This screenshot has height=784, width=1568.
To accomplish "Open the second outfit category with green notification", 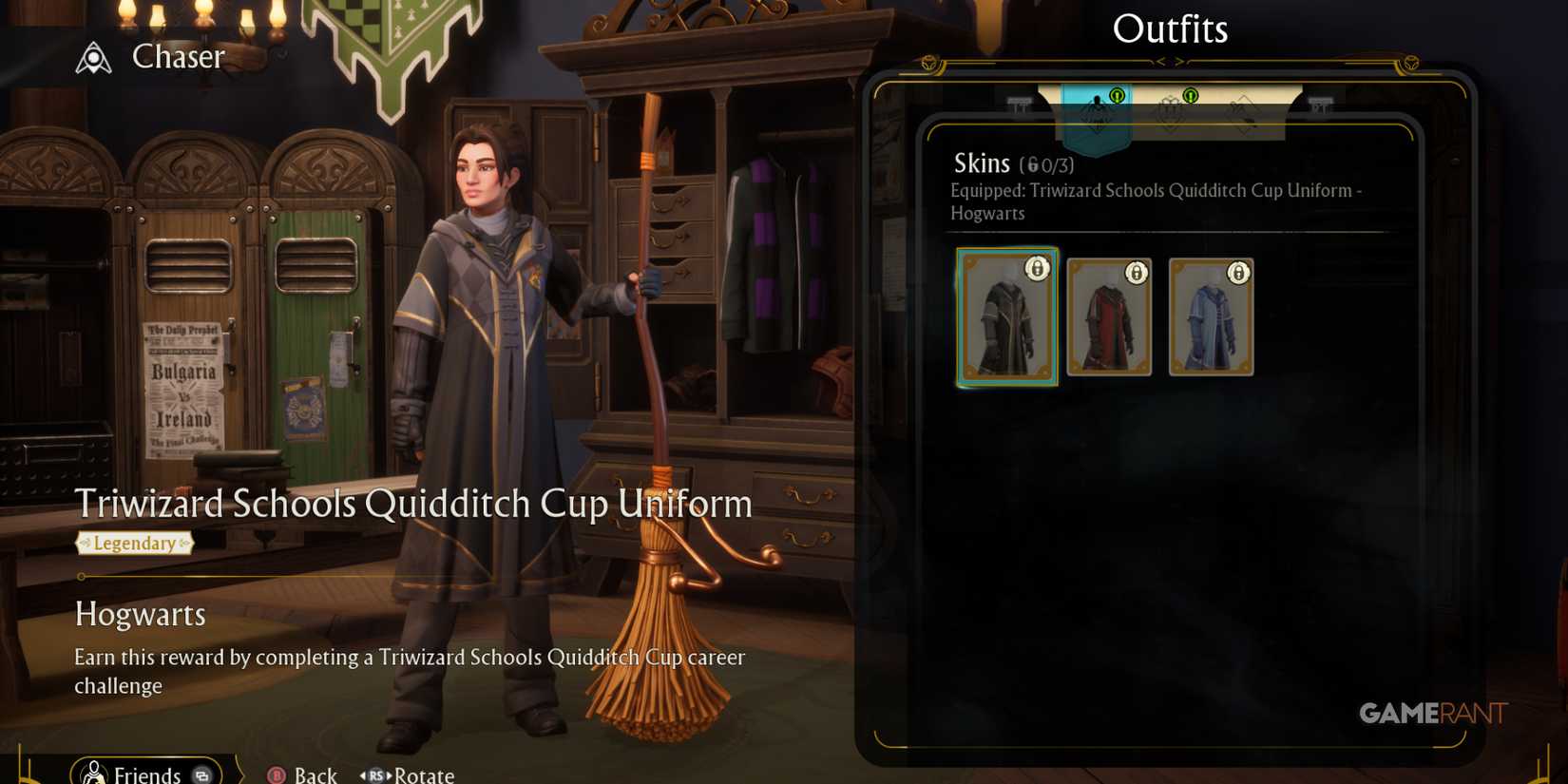I will pos(1171,109).
